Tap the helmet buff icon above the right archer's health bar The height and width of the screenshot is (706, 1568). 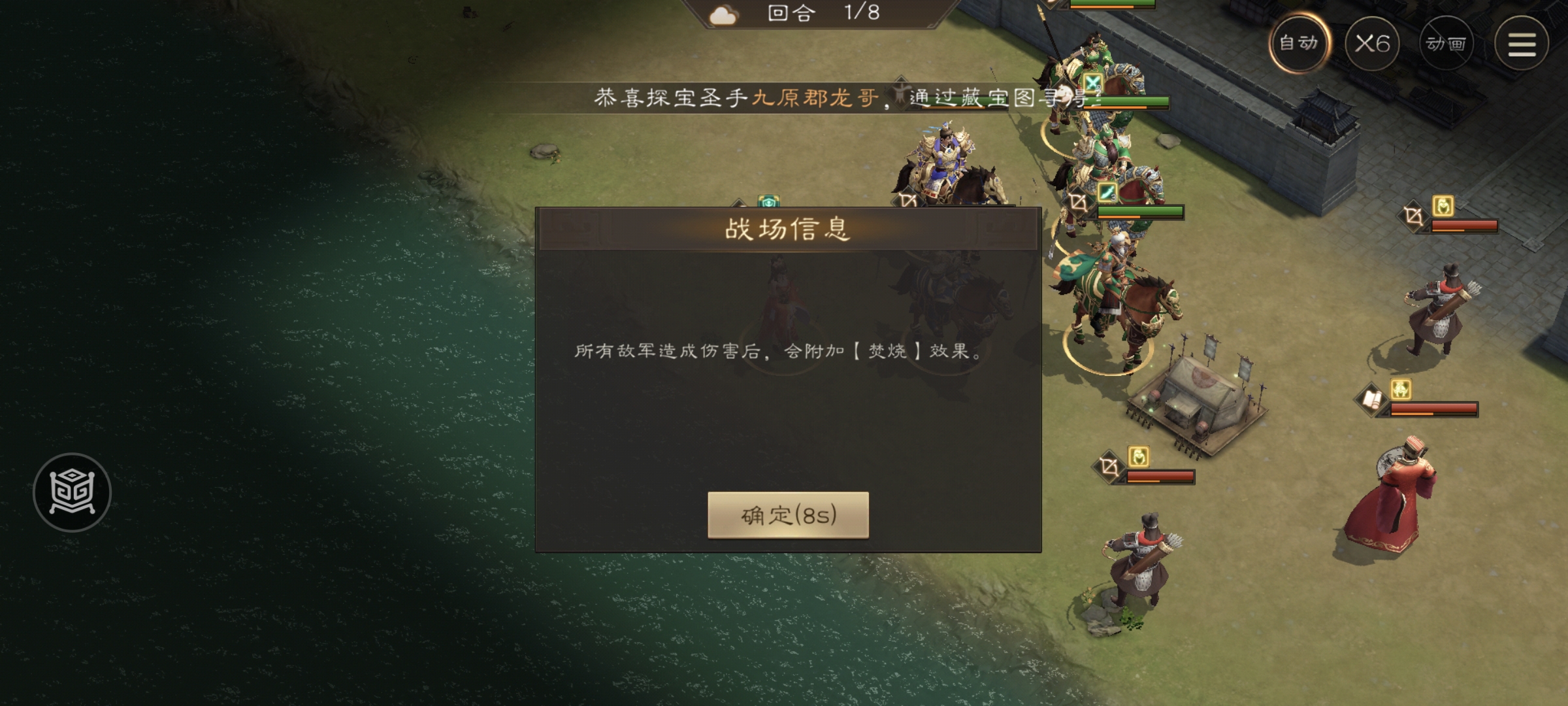pos(1443,205)
